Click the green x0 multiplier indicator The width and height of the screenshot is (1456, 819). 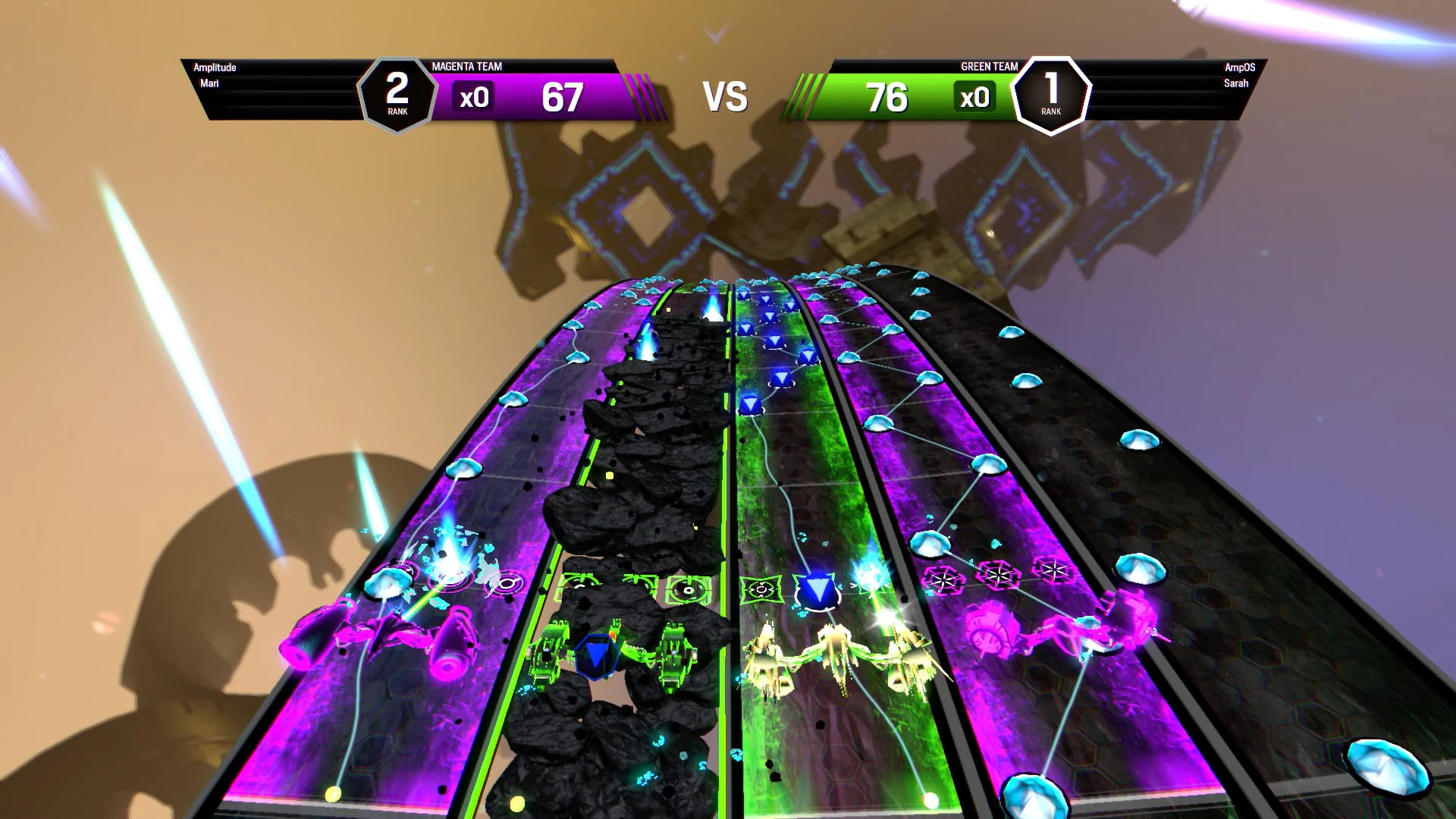coord(975,97)
